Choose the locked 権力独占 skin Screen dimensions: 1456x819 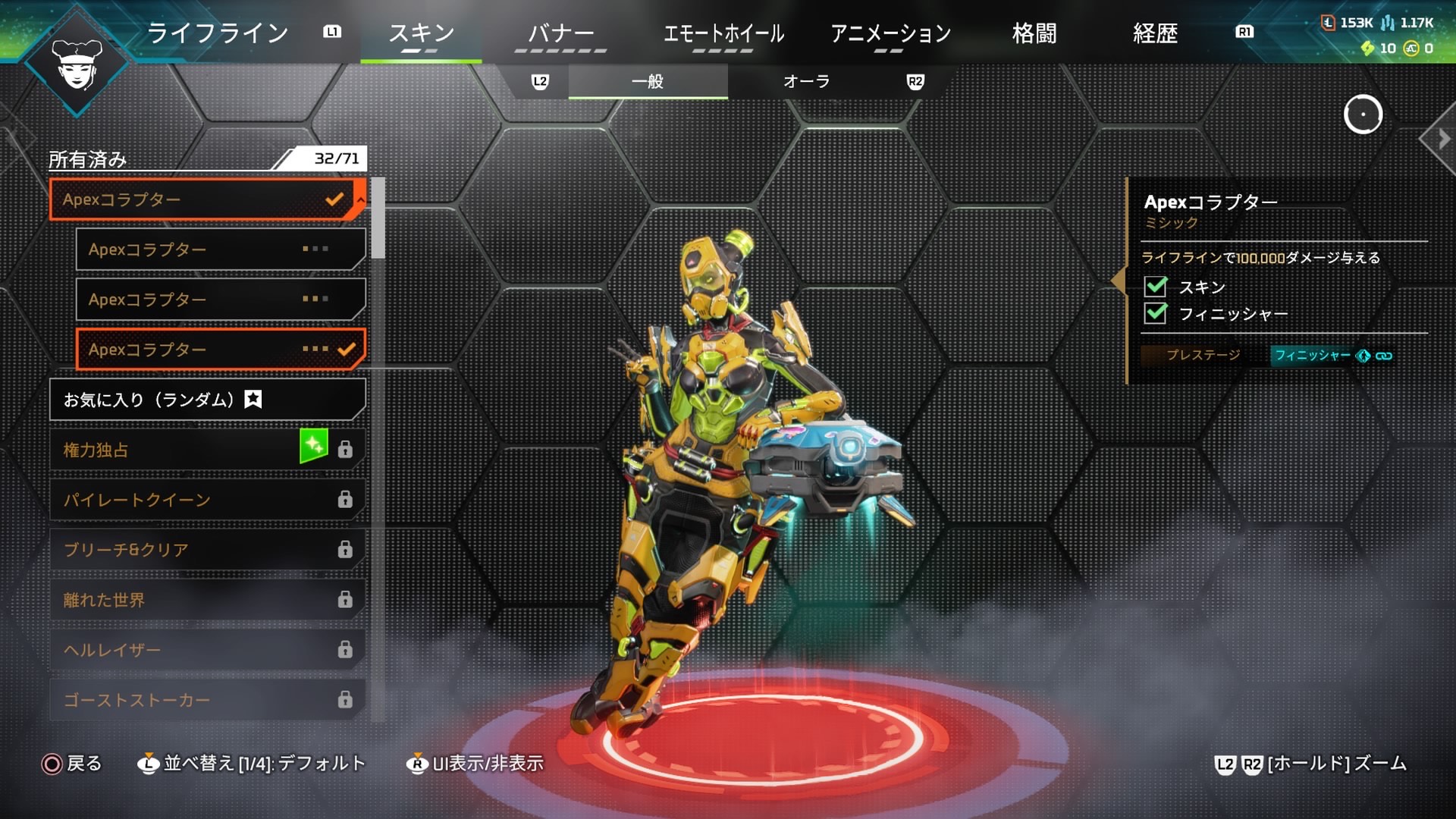point(207,450)
